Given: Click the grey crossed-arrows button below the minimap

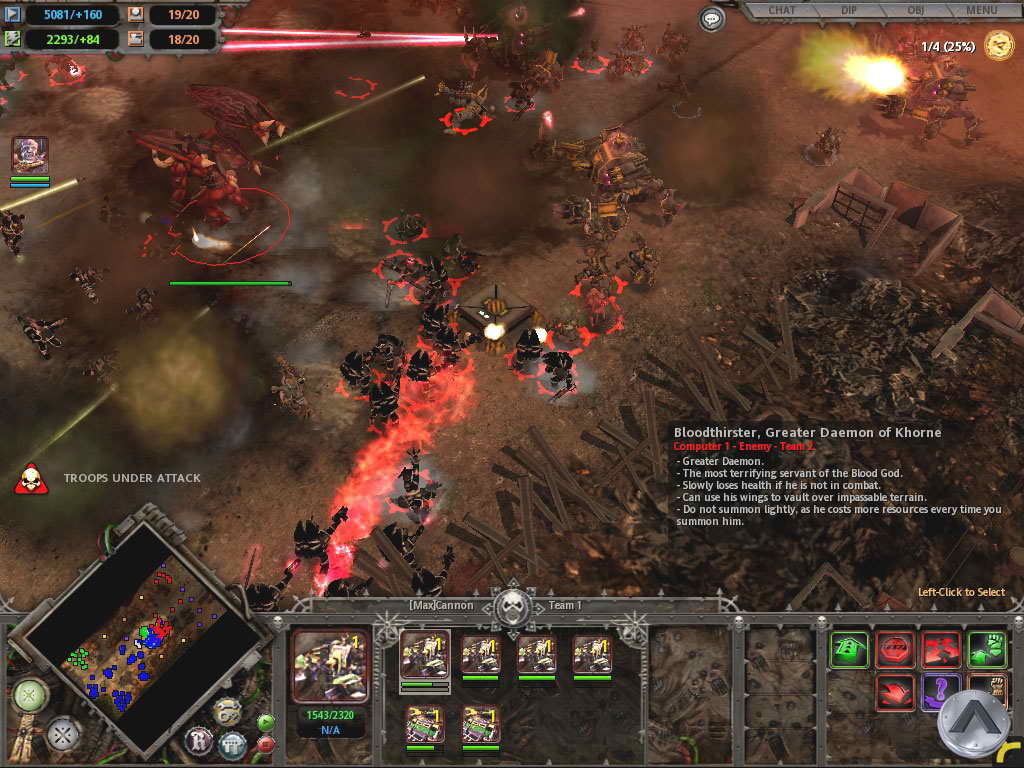Looking at the screenshot, I should [65, 735].
